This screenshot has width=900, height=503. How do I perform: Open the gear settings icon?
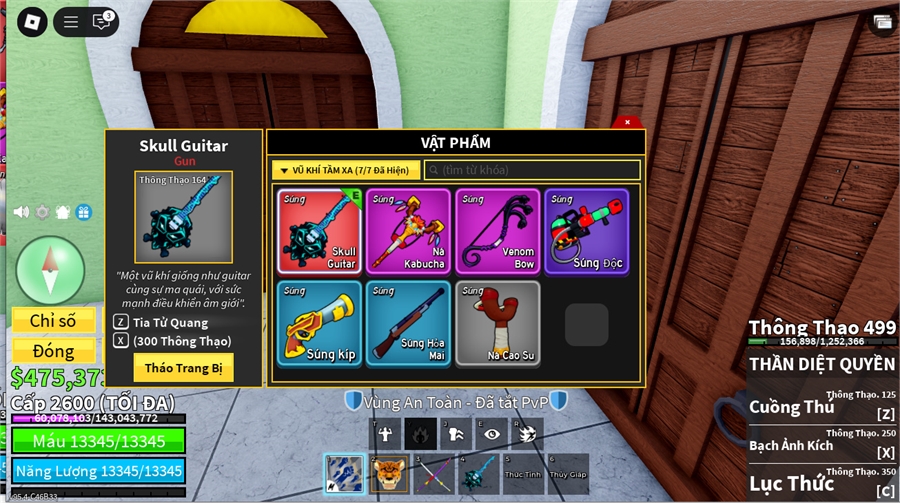point(42,212)
